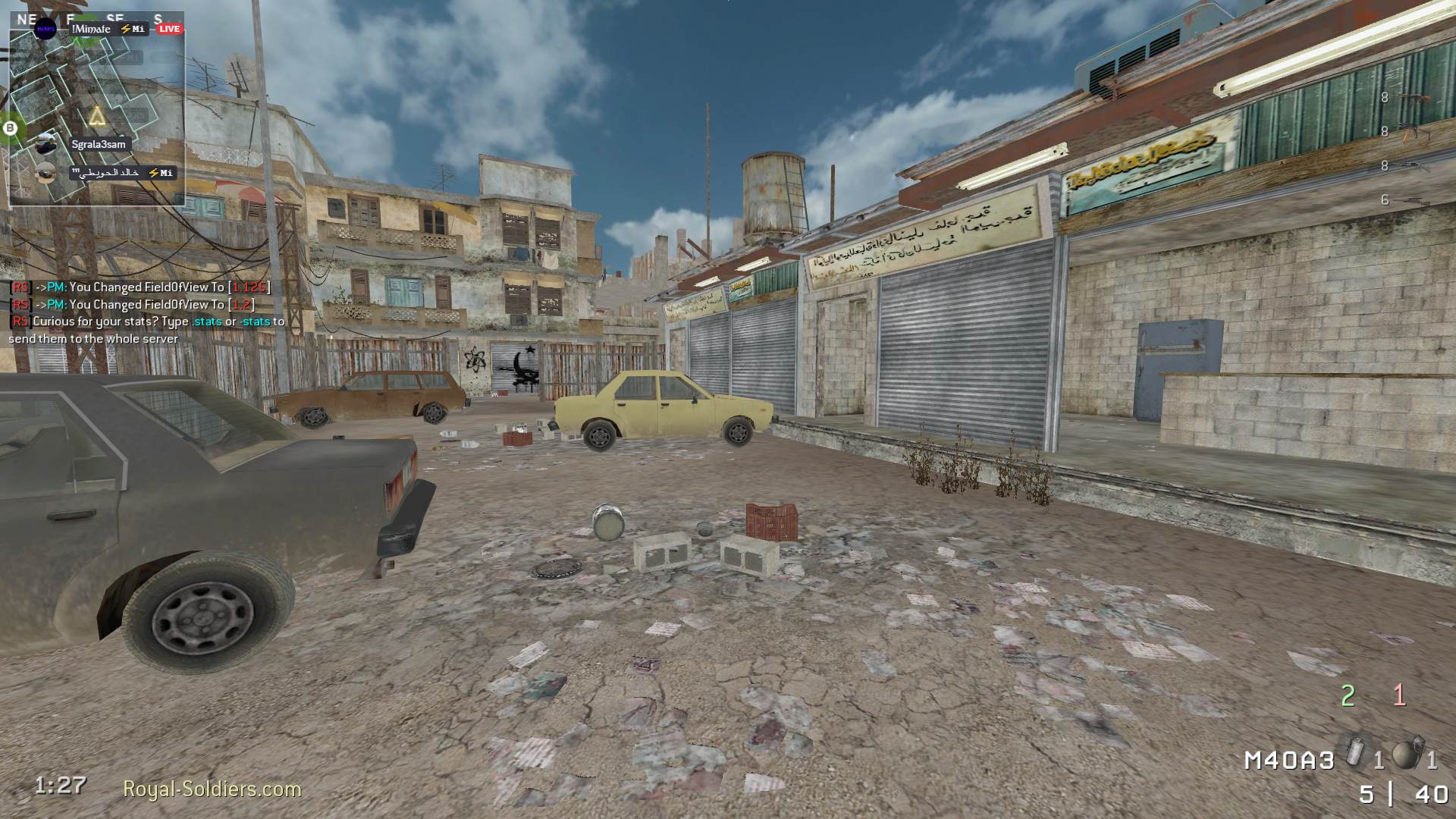Click the yellow lightning Mi badge beside !Mimate
Image resolution: width=1456 pixels, height=819 pixels.
(x=133, y=29)
